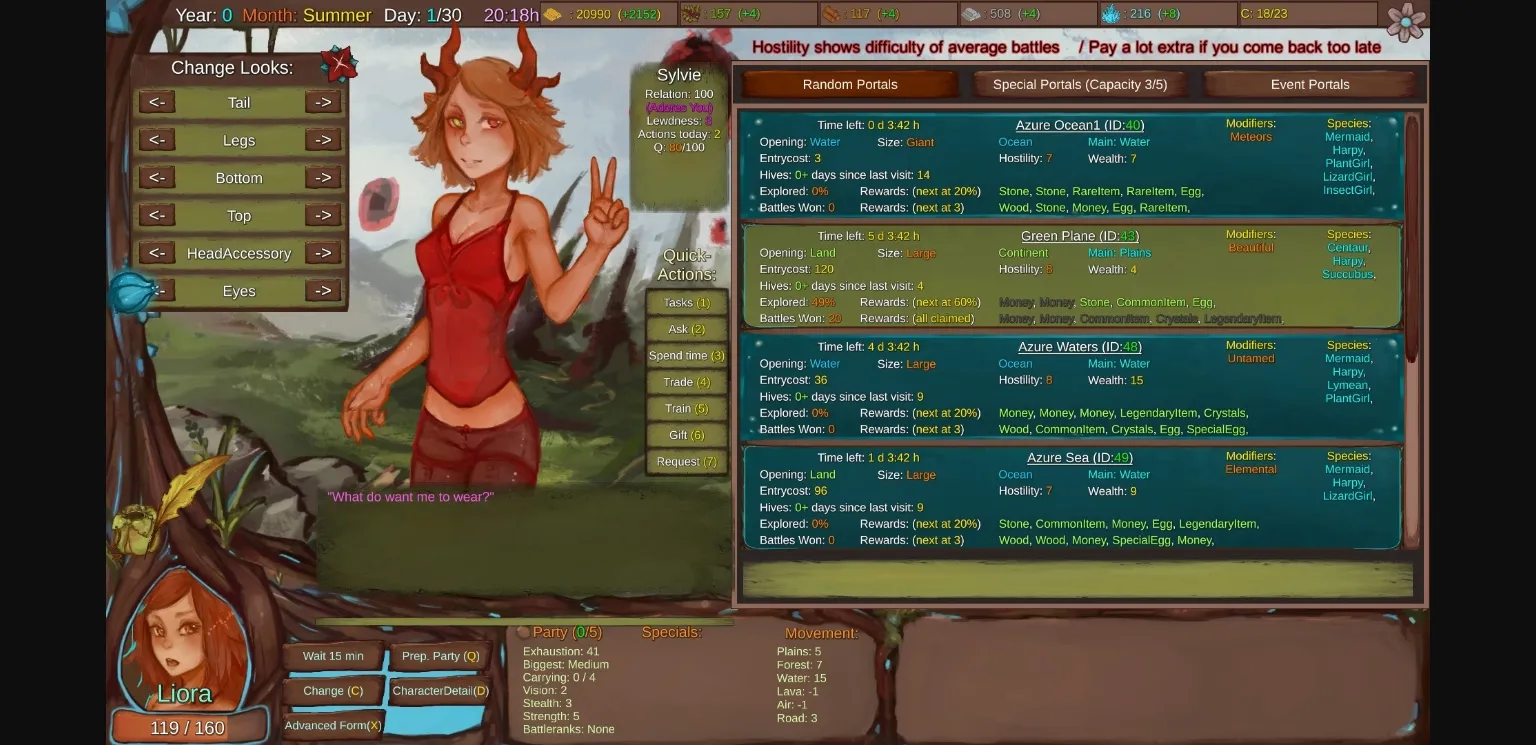This screenshot has height=745, width=1536.
Task: Click the stone resource icon in top bar
Action: pos(968,14)
